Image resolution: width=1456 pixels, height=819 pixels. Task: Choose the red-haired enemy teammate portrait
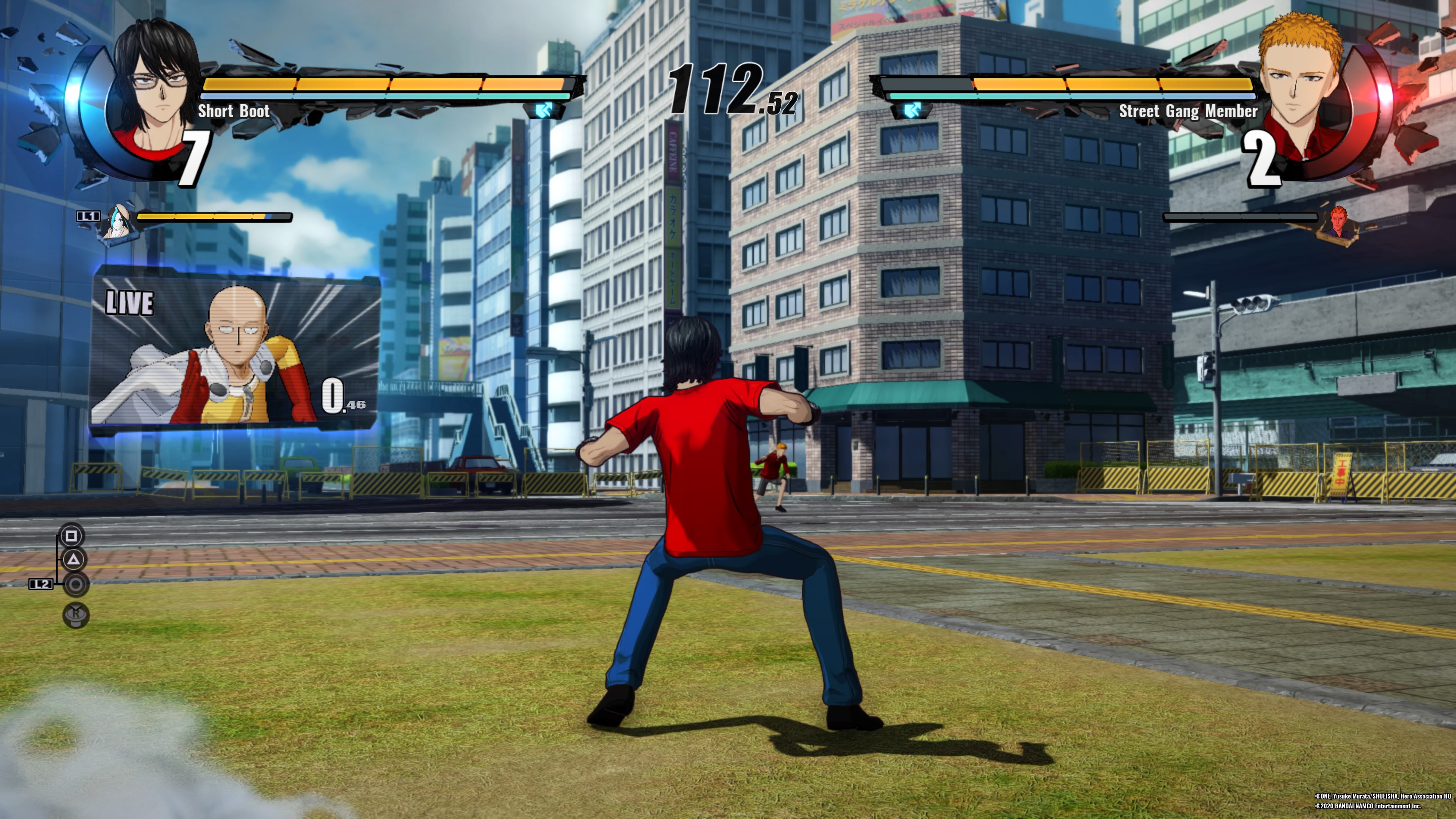click(x=1338, y=223)
